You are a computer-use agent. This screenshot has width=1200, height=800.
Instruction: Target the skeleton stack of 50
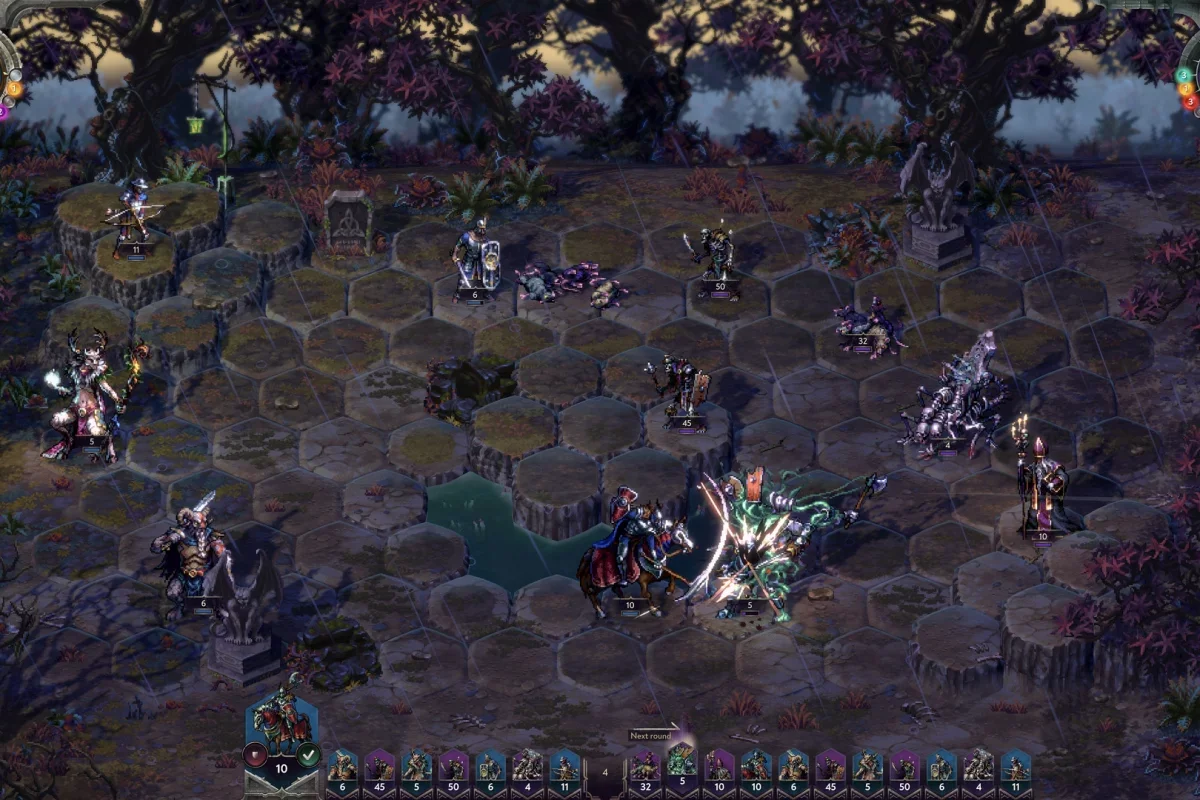click(x=716, y=262)
